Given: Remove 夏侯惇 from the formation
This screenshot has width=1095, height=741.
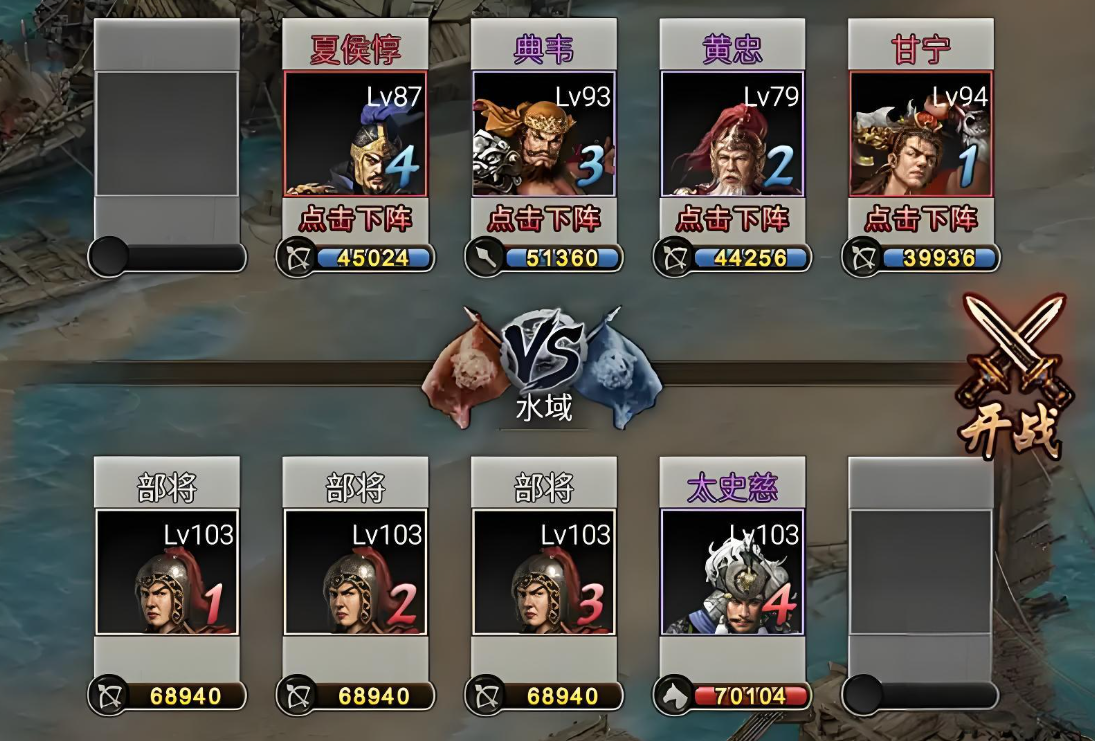Looking at the screenshot, I should (356, 218).
